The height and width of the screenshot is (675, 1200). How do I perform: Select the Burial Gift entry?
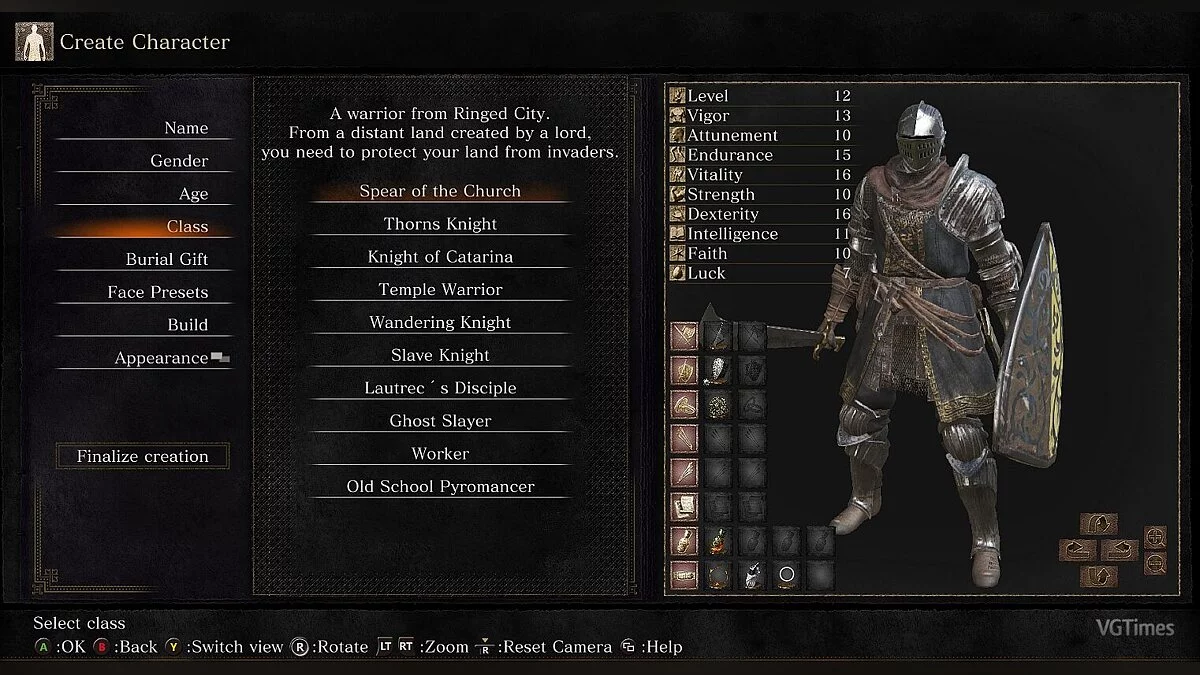166,259
